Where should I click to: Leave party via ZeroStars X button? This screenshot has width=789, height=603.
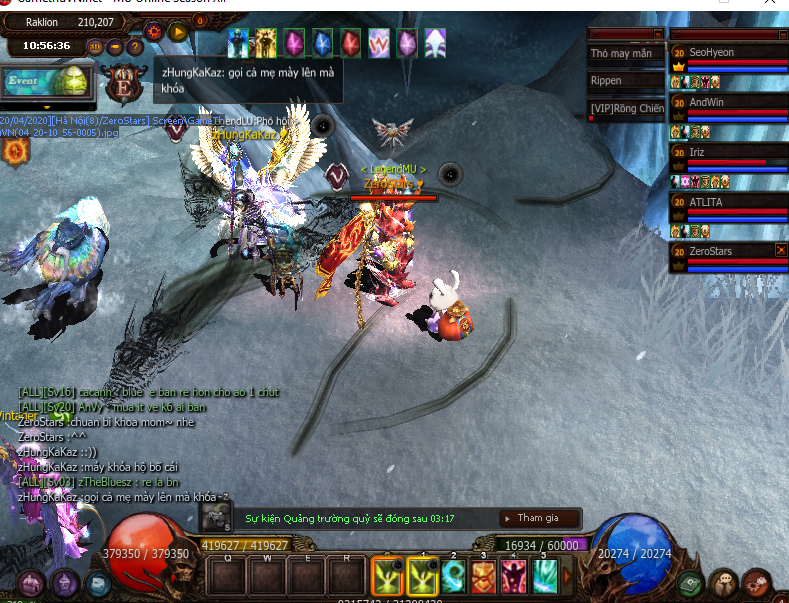781,250
